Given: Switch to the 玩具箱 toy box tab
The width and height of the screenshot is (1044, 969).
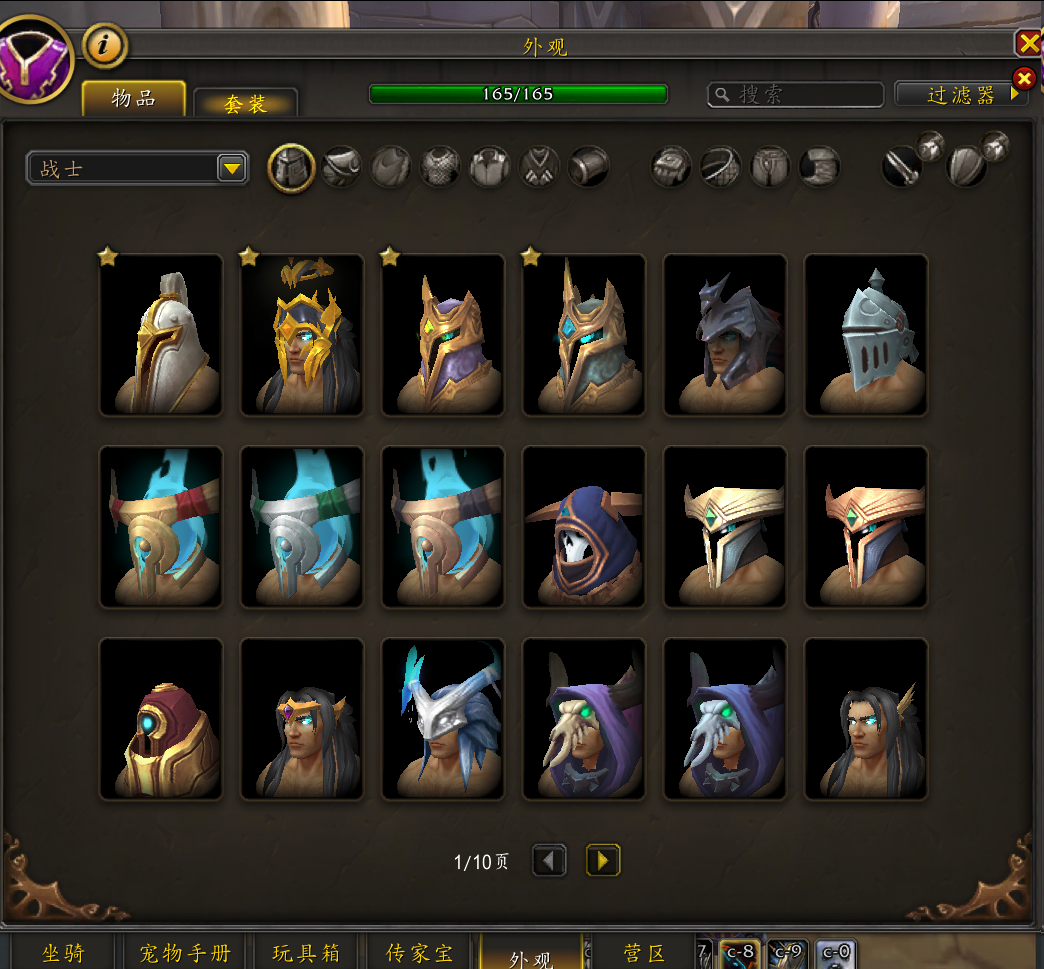Looking at the screenshot, I should (305, 953).
